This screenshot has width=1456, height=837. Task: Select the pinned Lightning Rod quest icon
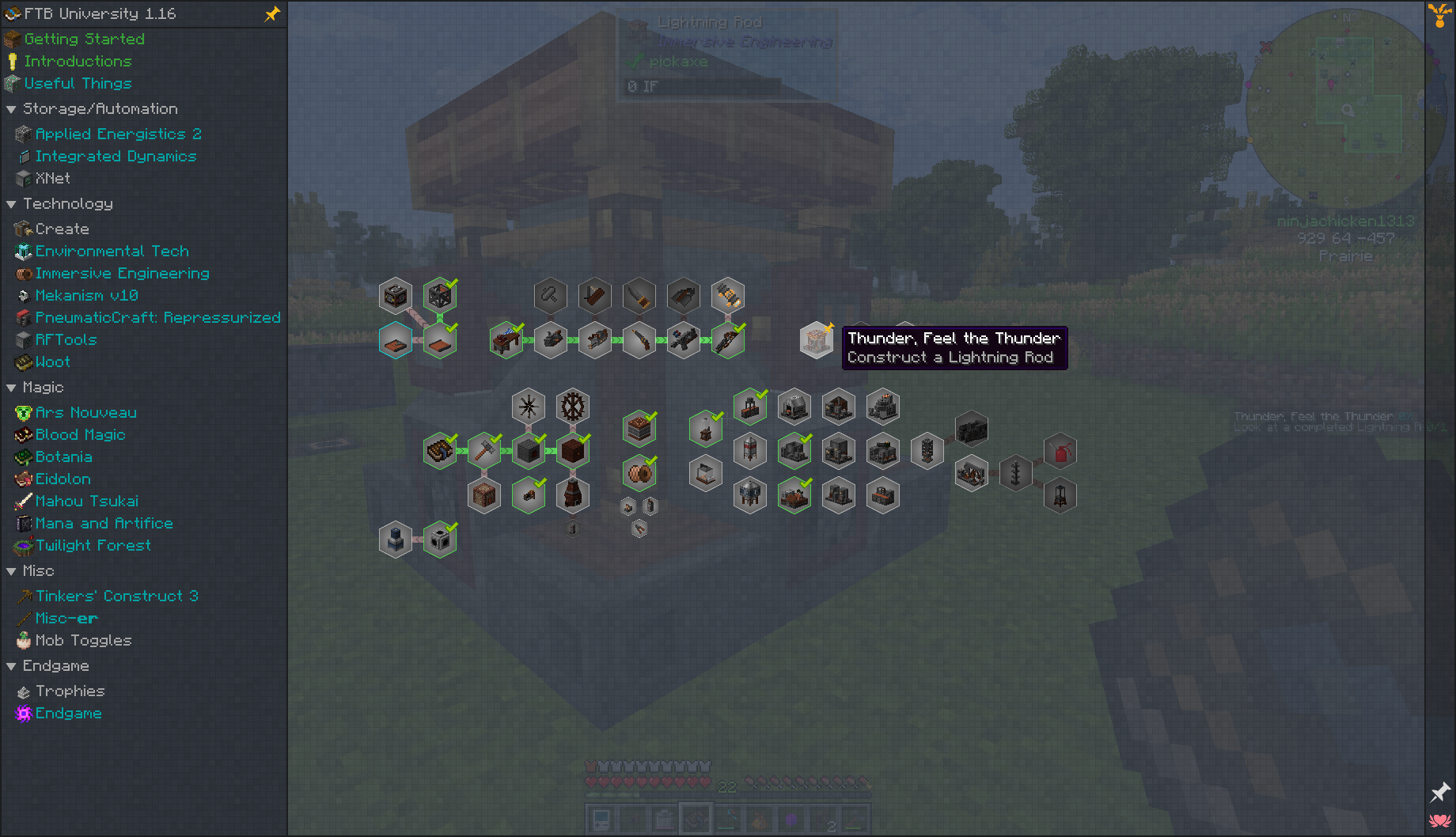[817, 340]
